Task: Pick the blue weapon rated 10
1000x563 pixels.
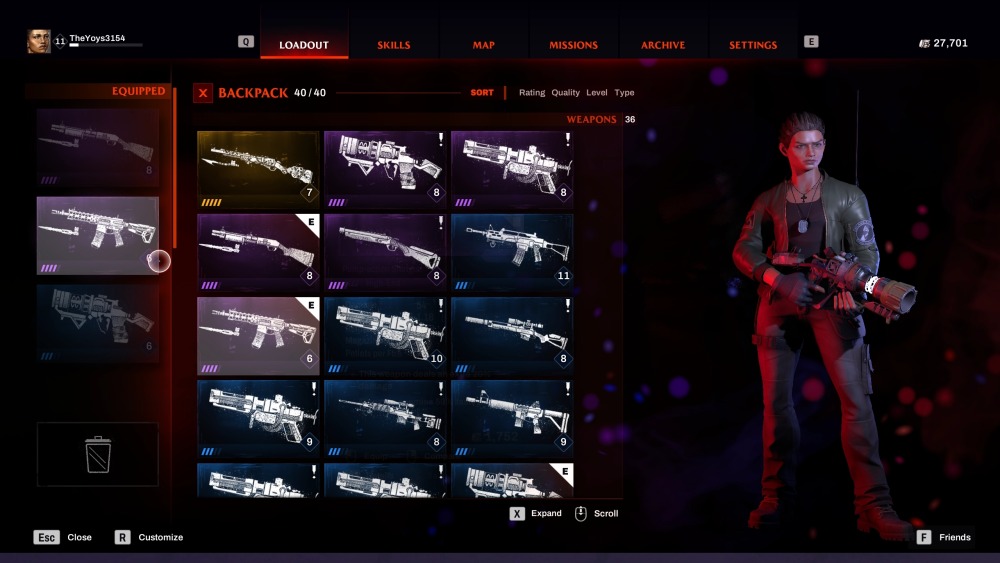Action: (x=385, y=335)
